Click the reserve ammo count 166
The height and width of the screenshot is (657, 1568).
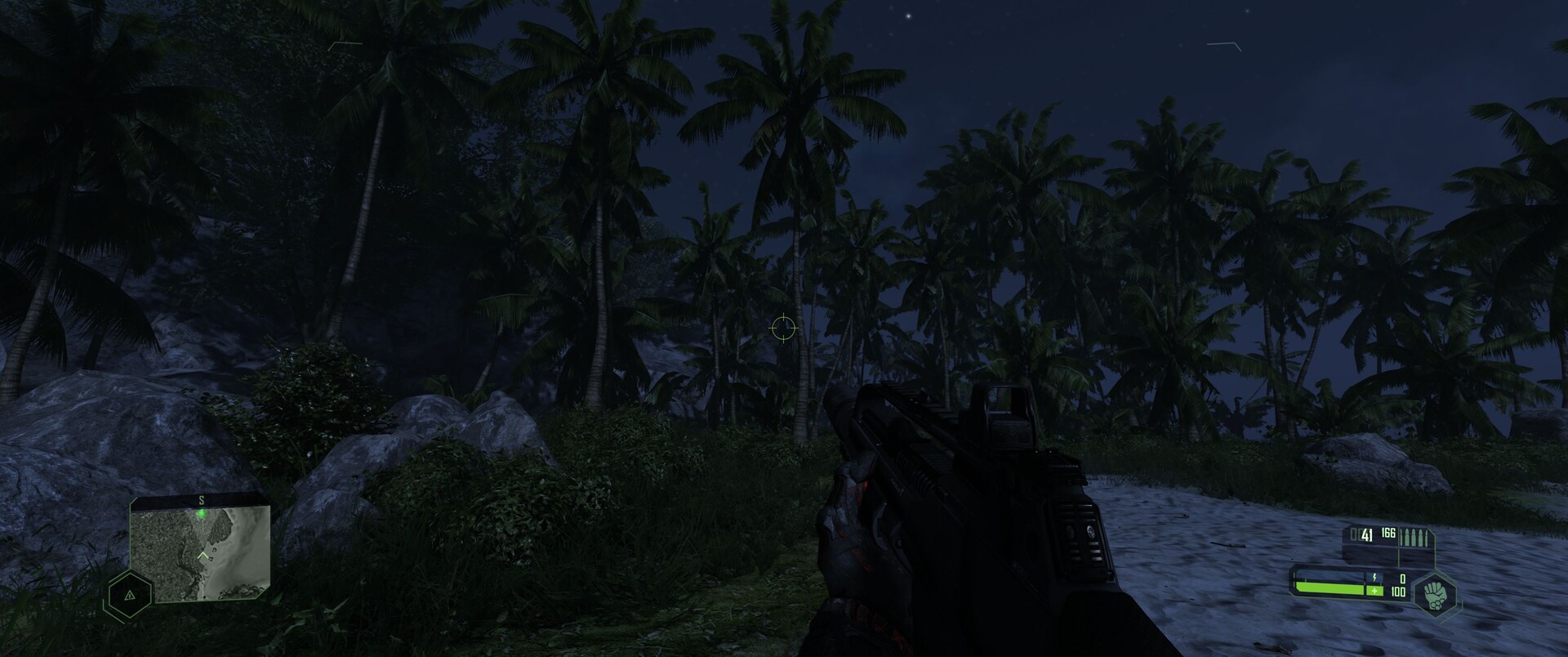pos(1388,534)
